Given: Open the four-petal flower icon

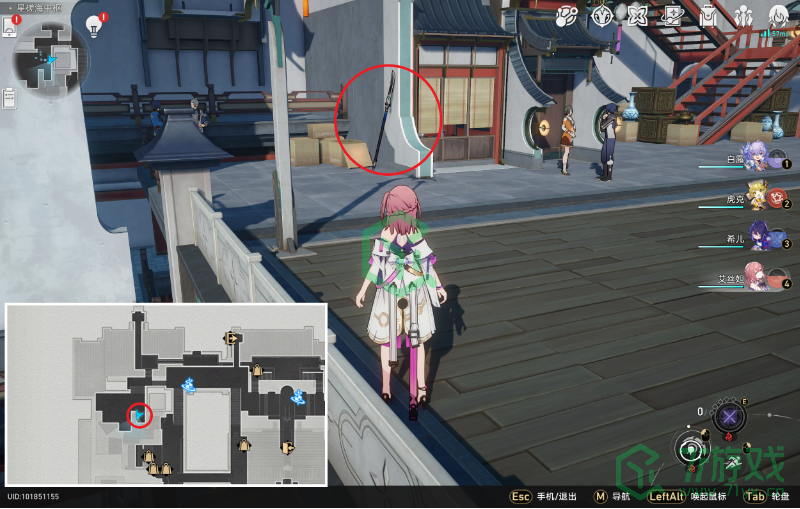Looking at the screenshot, I should 638,16.
